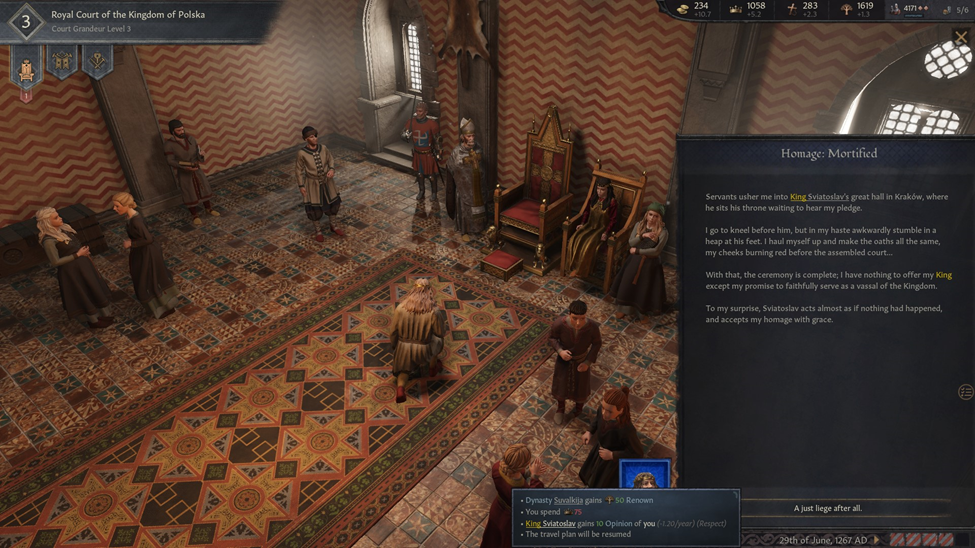Open the court grandeur level 3 badge
Viewport: 975px width, 548px height.
[26, 21]
